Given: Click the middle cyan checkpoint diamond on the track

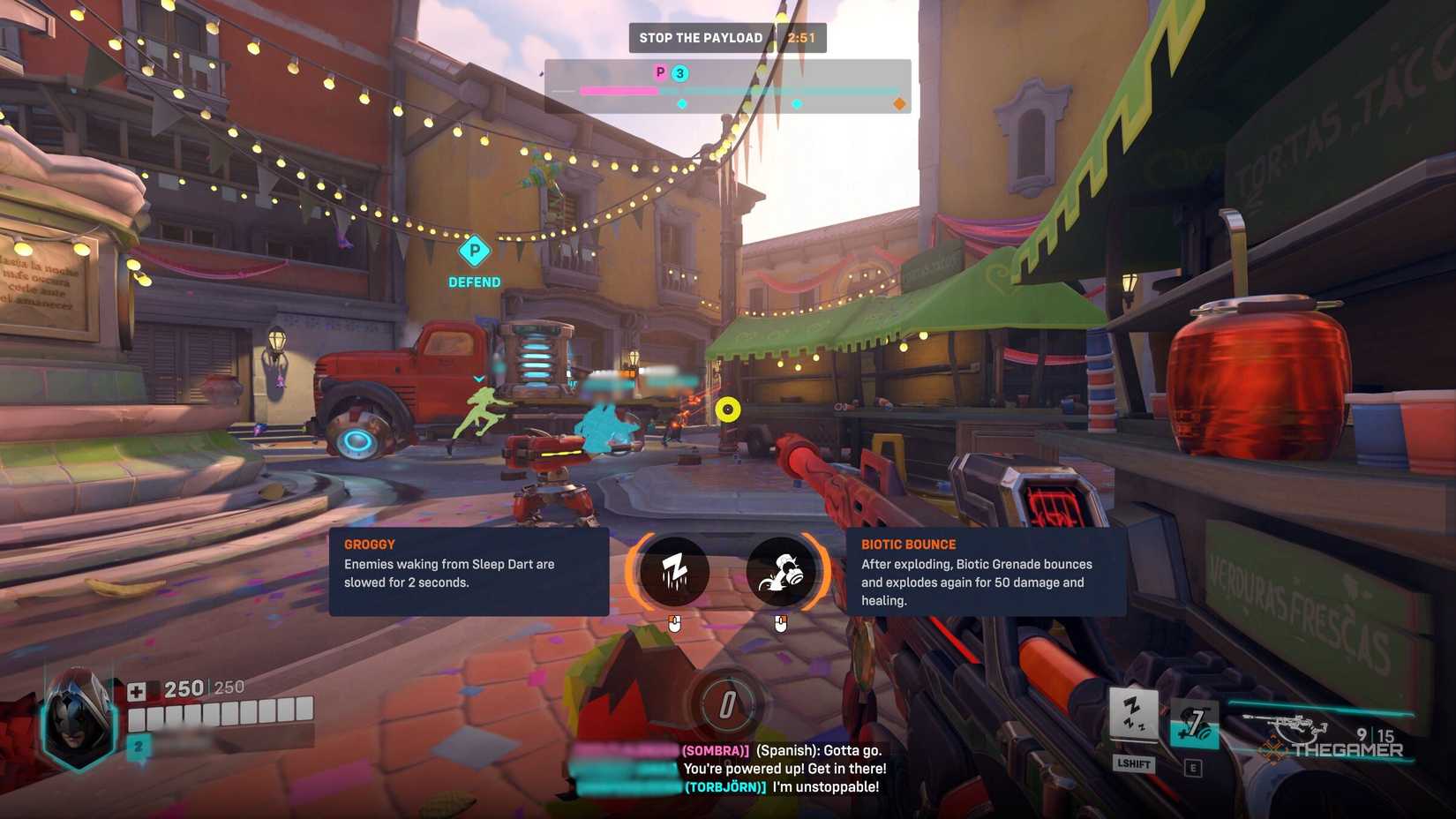Looking at the screenshot, I should click(x=798, y=103).
